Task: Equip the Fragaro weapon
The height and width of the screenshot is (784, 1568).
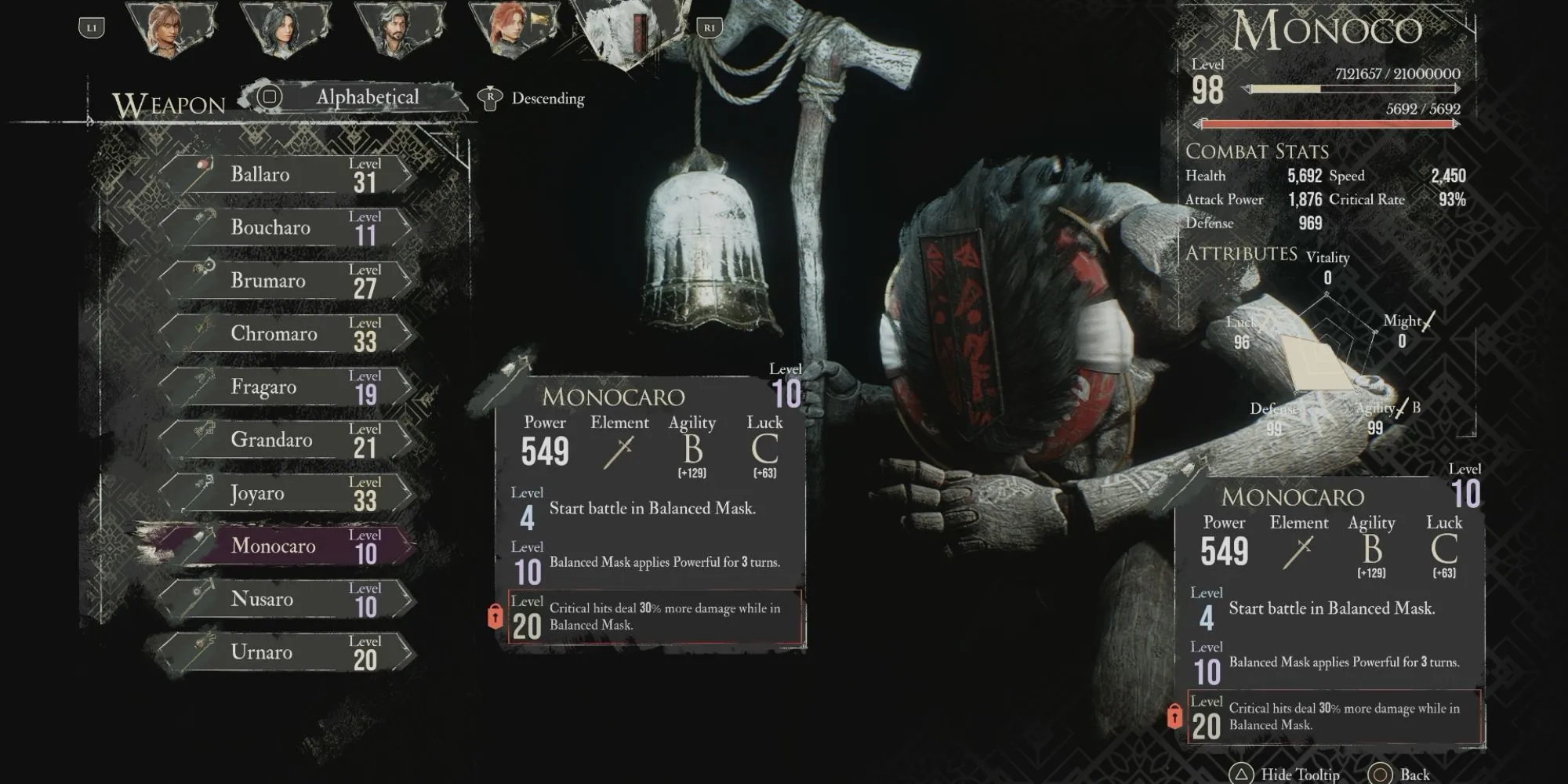Action: [286, 387]
